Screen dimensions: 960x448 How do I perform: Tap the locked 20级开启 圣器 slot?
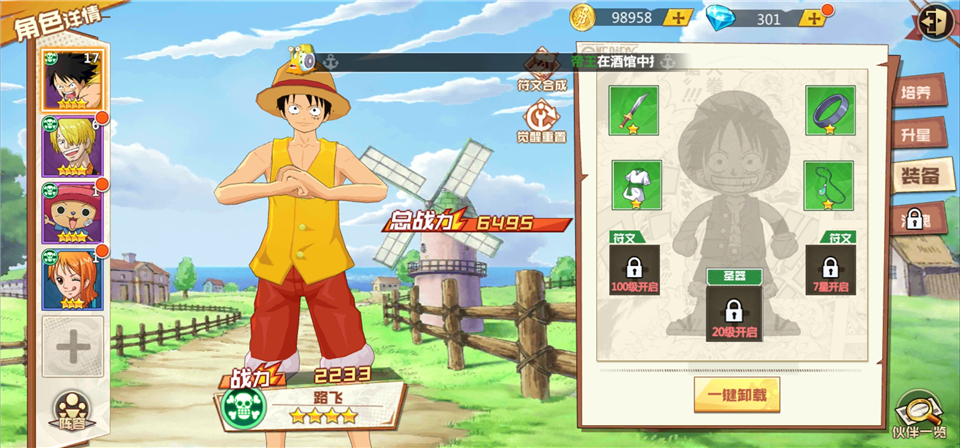(731, 312)
